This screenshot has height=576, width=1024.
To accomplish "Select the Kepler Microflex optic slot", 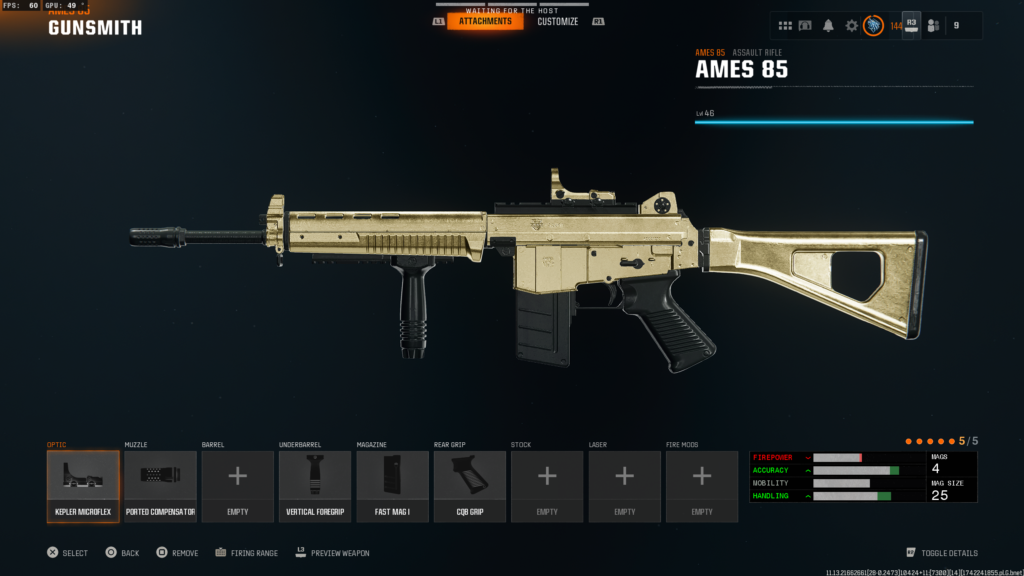I will 83,486.
